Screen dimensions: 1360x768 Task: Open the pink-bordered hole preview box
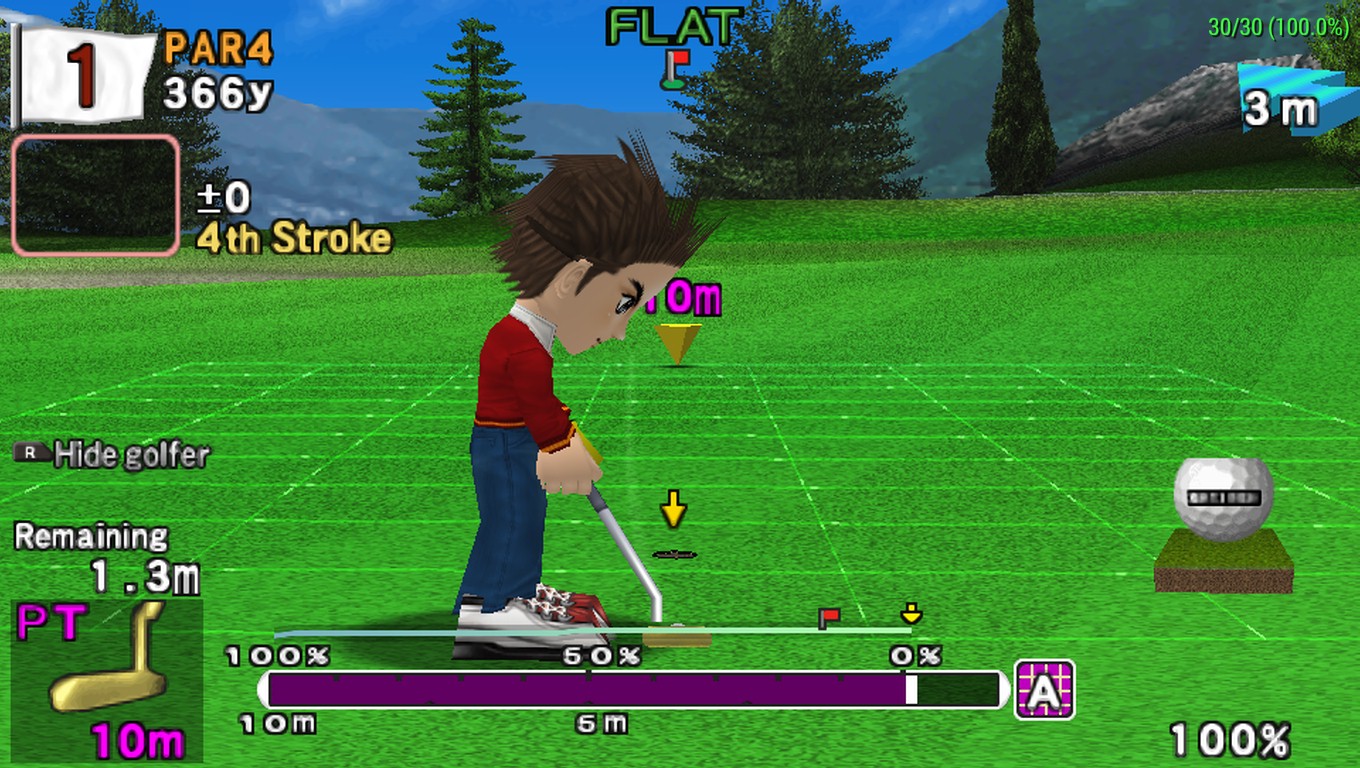pyautogui.click(x=96, y=196)
